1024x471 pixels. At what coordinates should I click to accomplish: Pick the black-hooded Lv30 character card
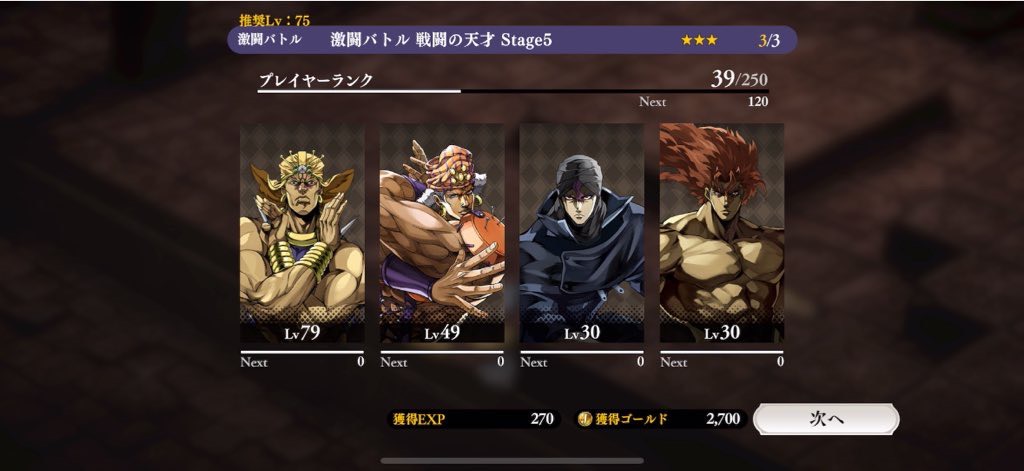pyautogui.click(x=582, y=234)
